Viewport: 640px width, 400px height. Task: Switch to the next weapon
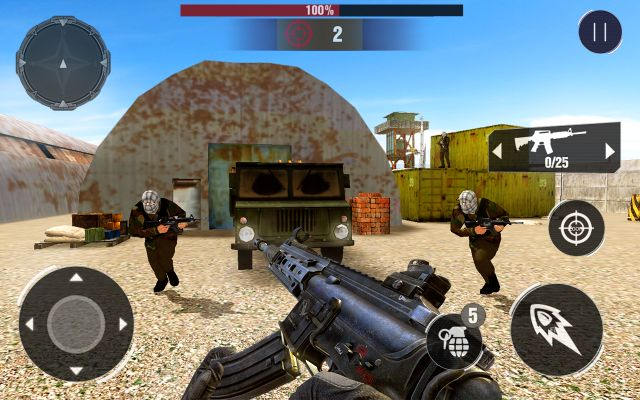pyautogui.click(x=611, y=151)
